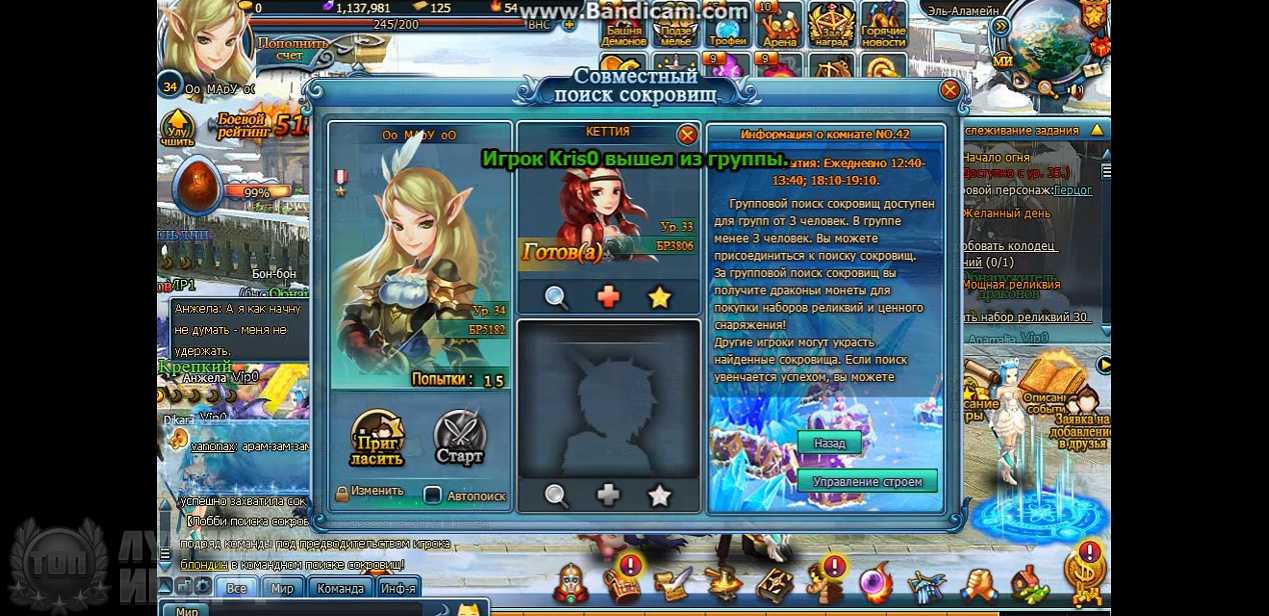This screenshot has width=1269, height=616.
Task: Open the purple swirl orb icon
Action: point(877,581)
